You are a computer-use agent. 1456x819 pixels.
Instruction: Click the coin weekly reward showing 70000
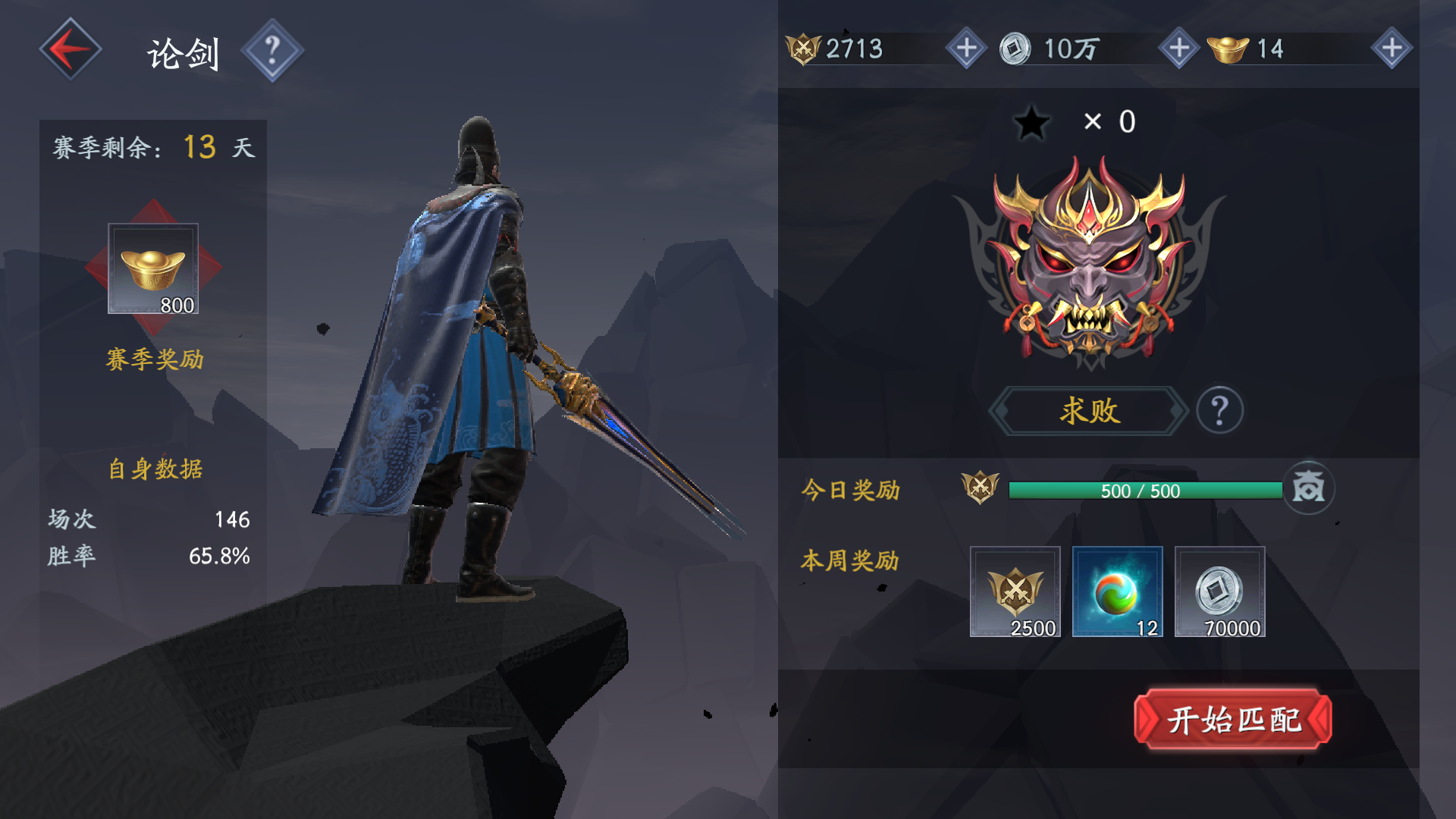coord(1219,591)
